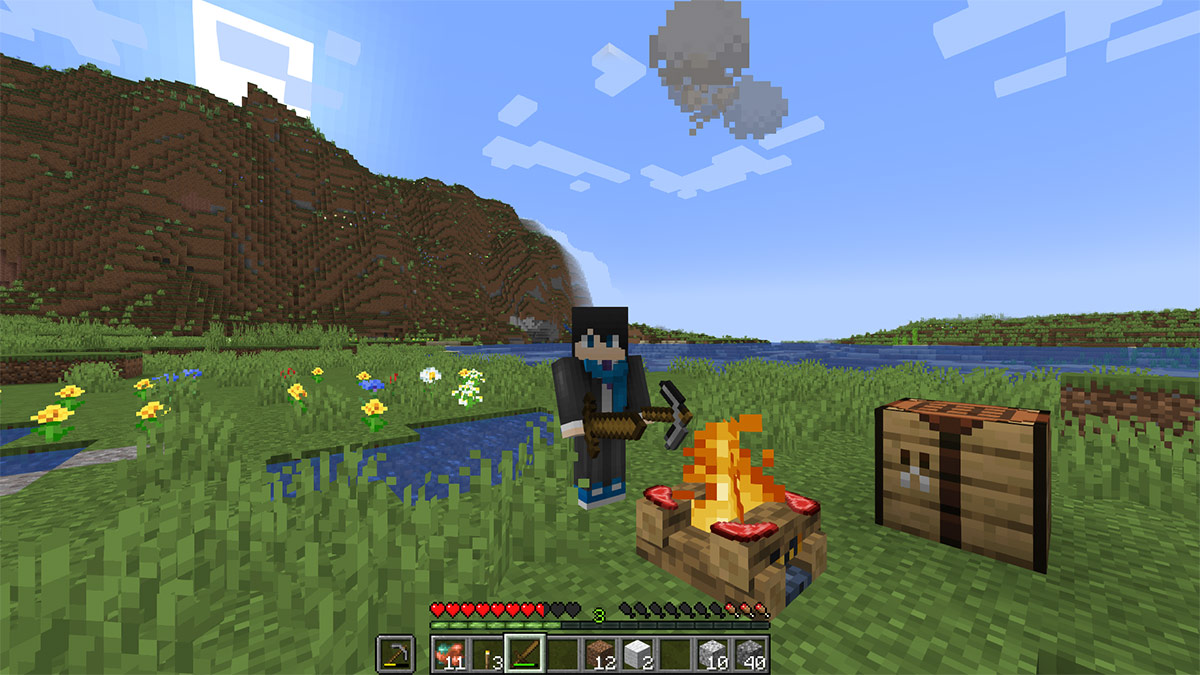Select the hotbar slot holding 11 items
The width and height of the screenshot is (1200, 675).
click(450, 654)
